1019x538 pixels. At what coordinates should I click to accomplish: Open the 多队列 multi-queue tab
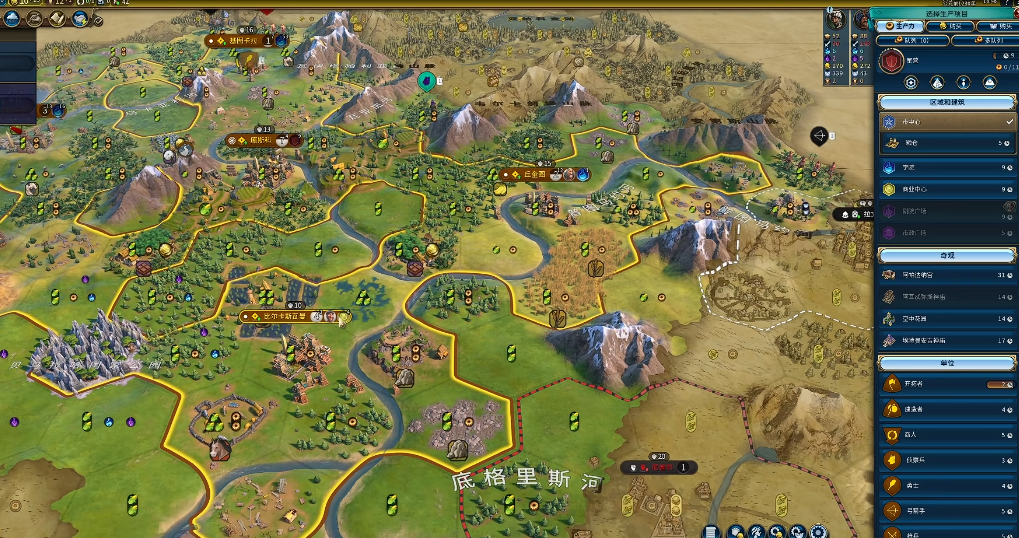tap(982, 41)
